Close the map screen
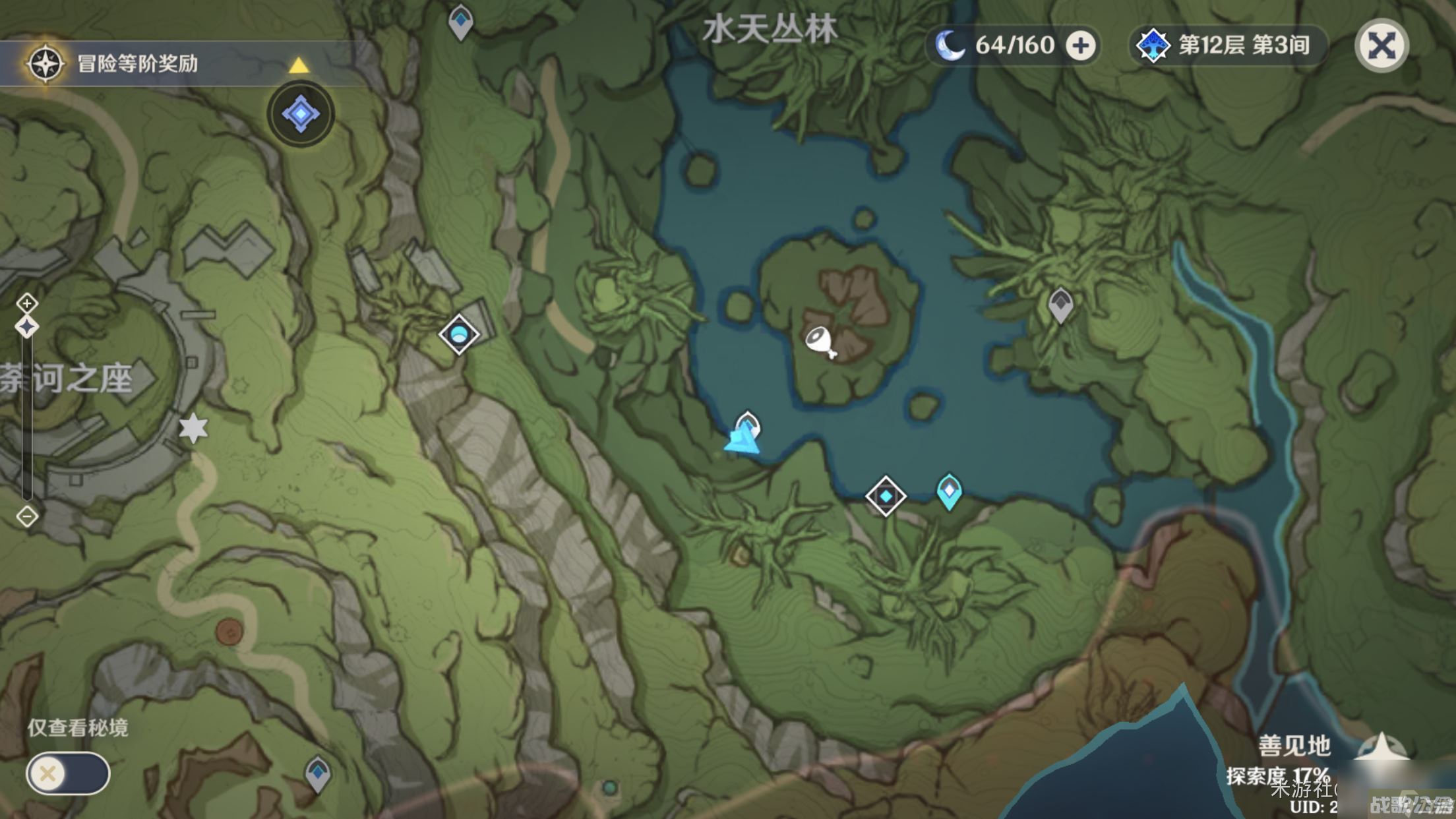1456x819 pixels. pyautogui.click(x=1381, y=46)
